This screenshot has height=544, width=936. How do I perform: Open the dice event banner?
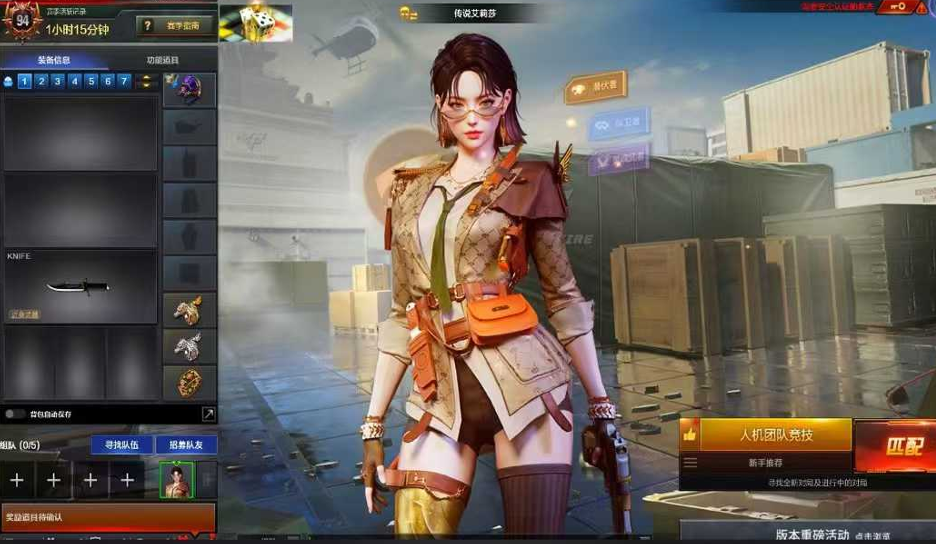pos(255,21)
